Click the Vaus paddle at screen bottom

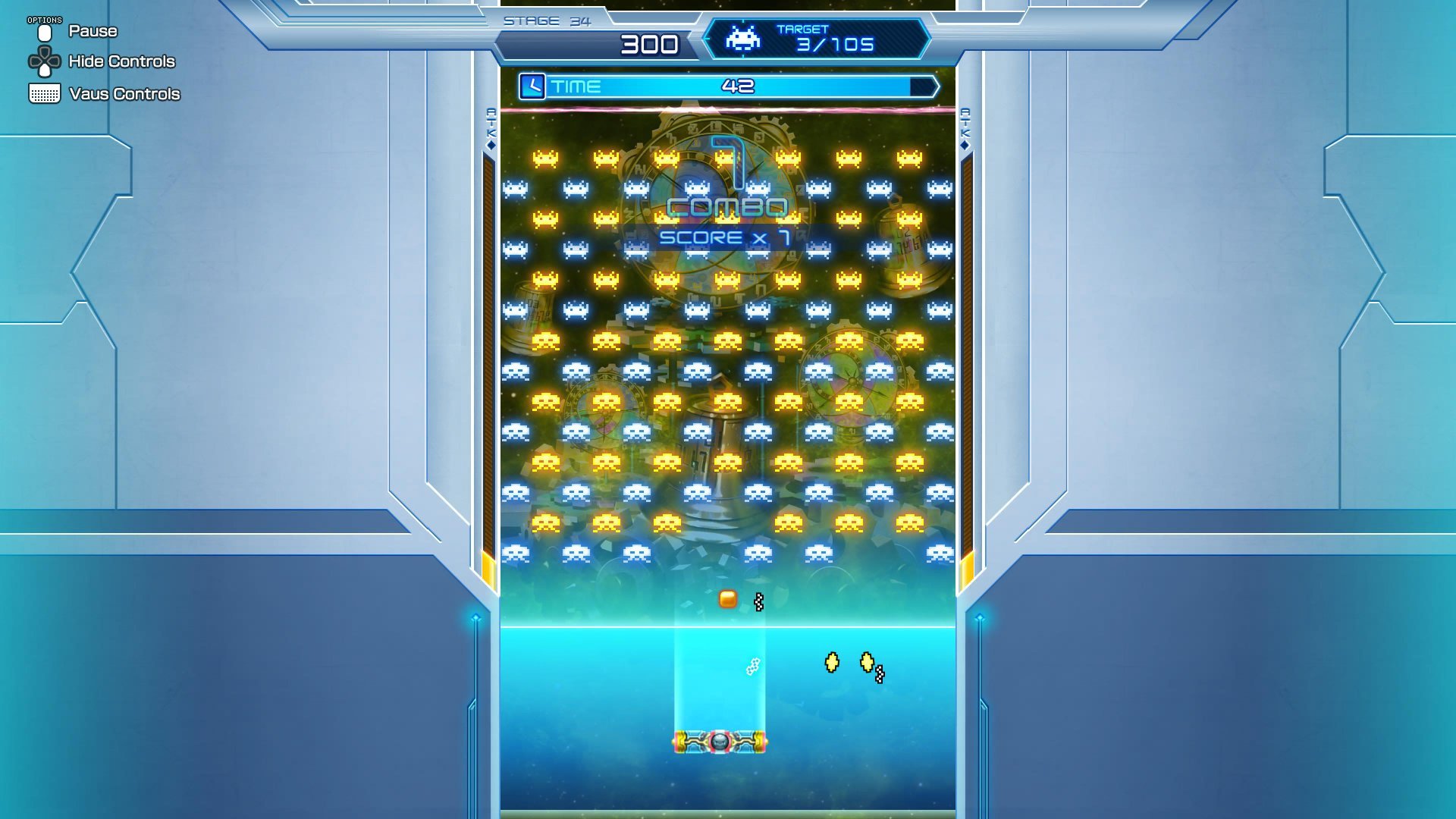(719, 741)
